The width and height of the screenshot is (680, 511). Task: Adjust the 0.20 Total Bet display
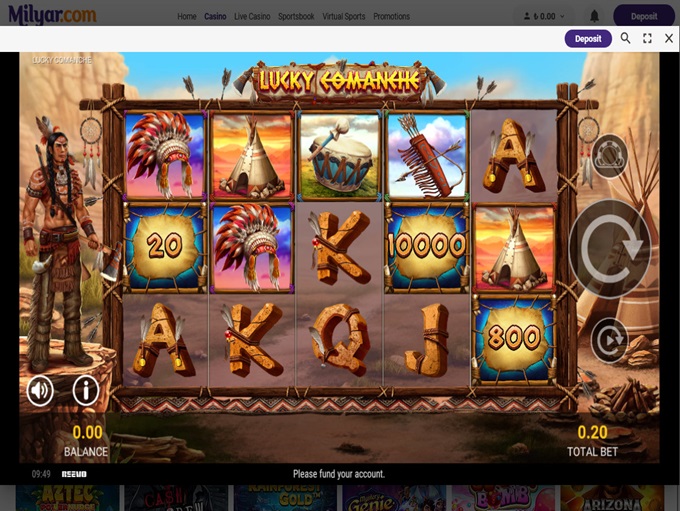click(x=594, y=438)
